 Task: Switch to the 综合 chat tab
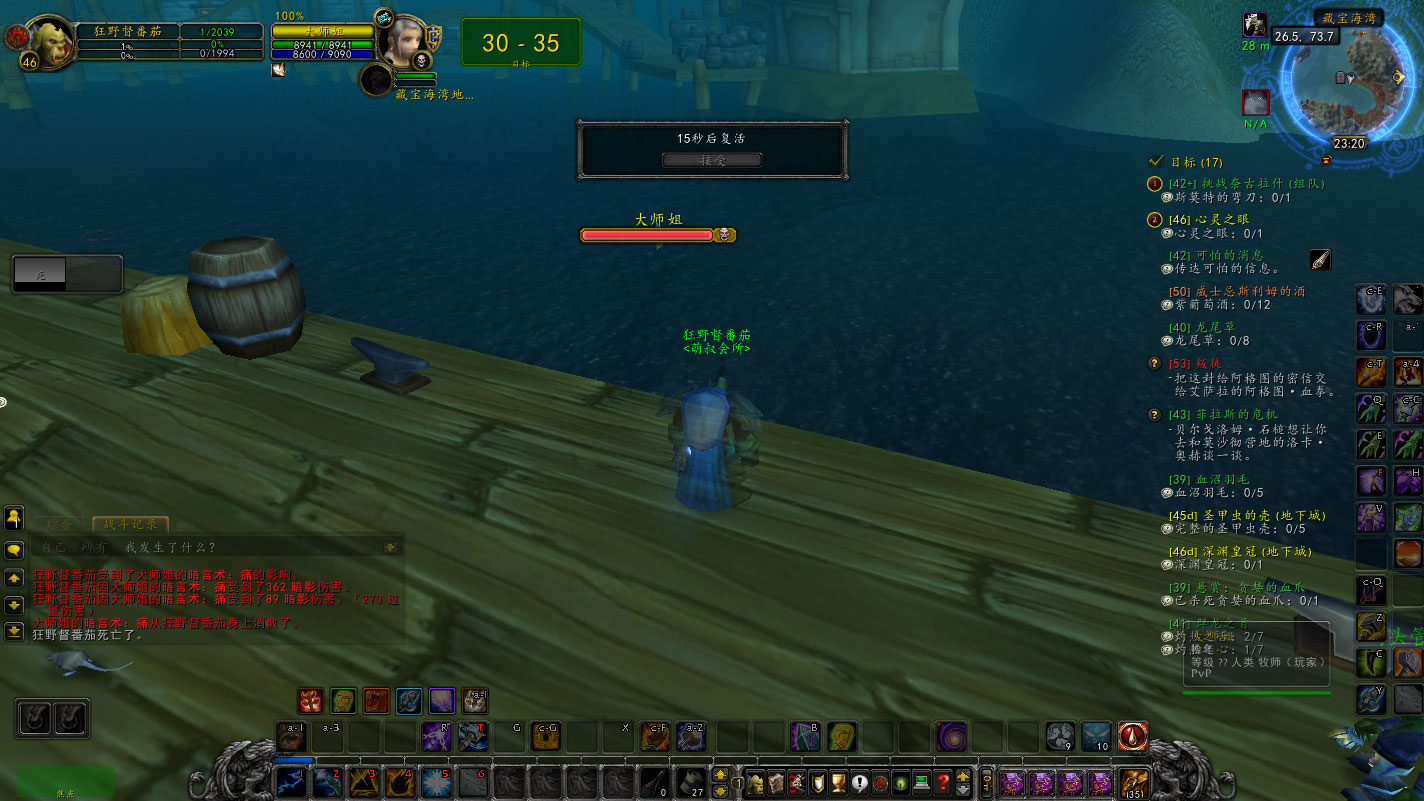coord(60,524)
